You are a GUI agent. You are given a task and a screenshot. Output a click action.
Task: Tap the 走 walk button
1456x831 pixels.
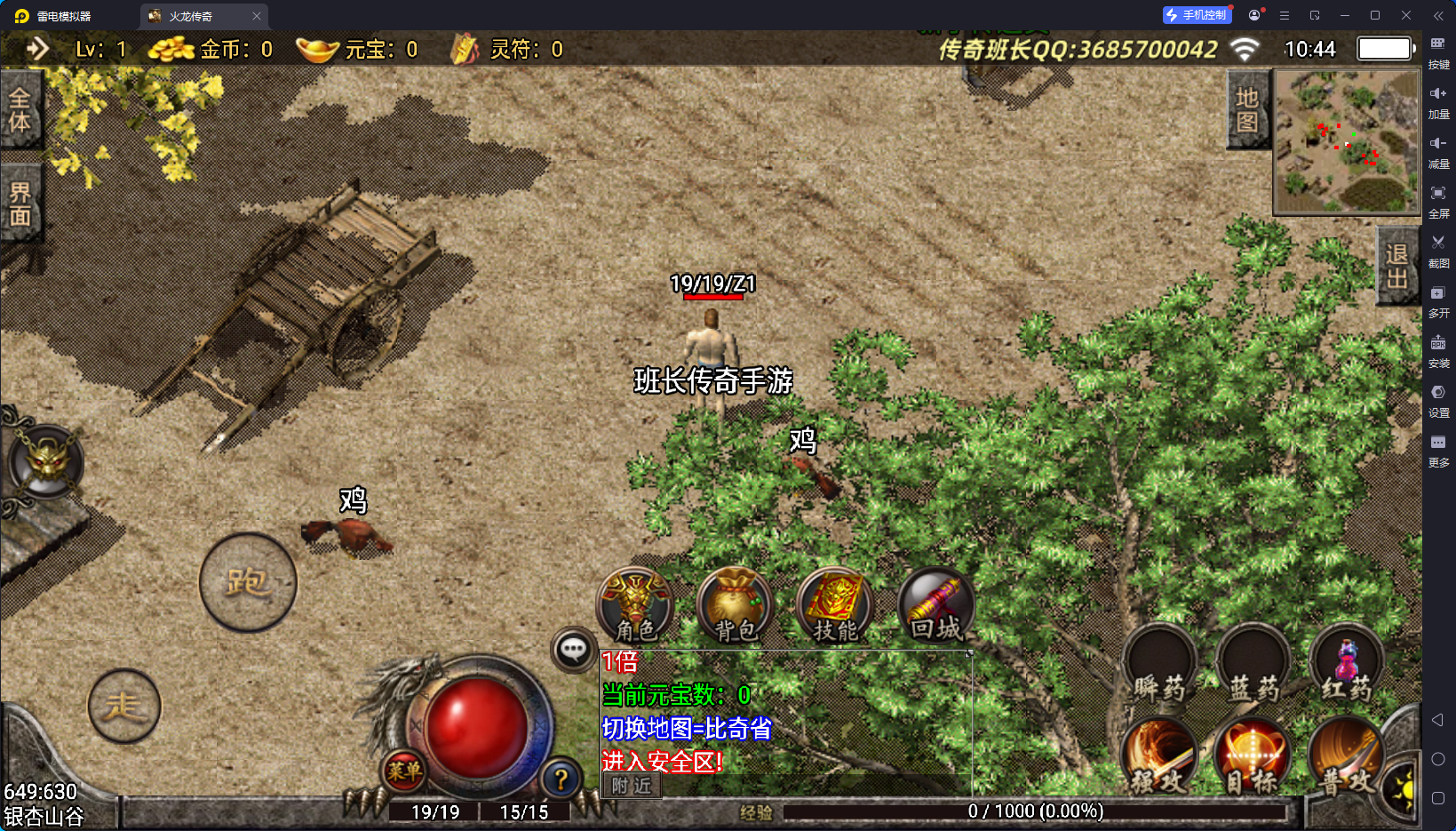coord(124,707)
